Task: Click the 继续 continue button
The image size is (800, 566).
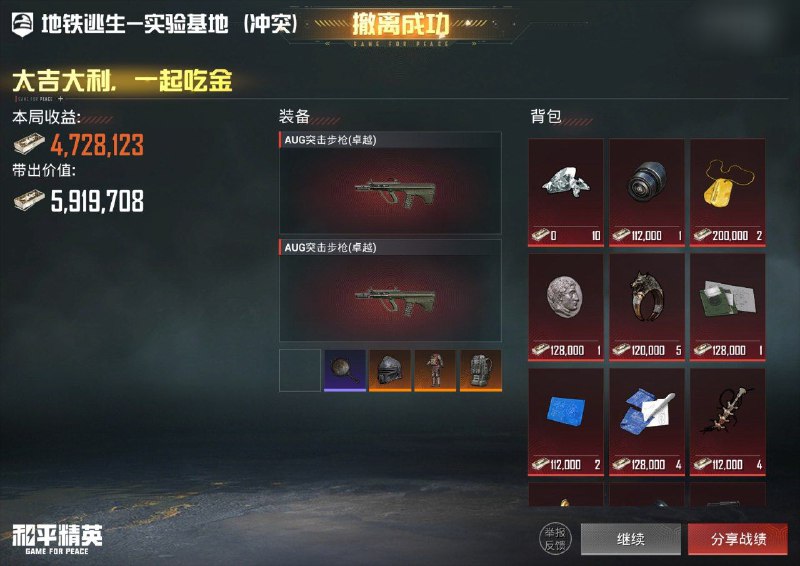Action: [630, 539]
